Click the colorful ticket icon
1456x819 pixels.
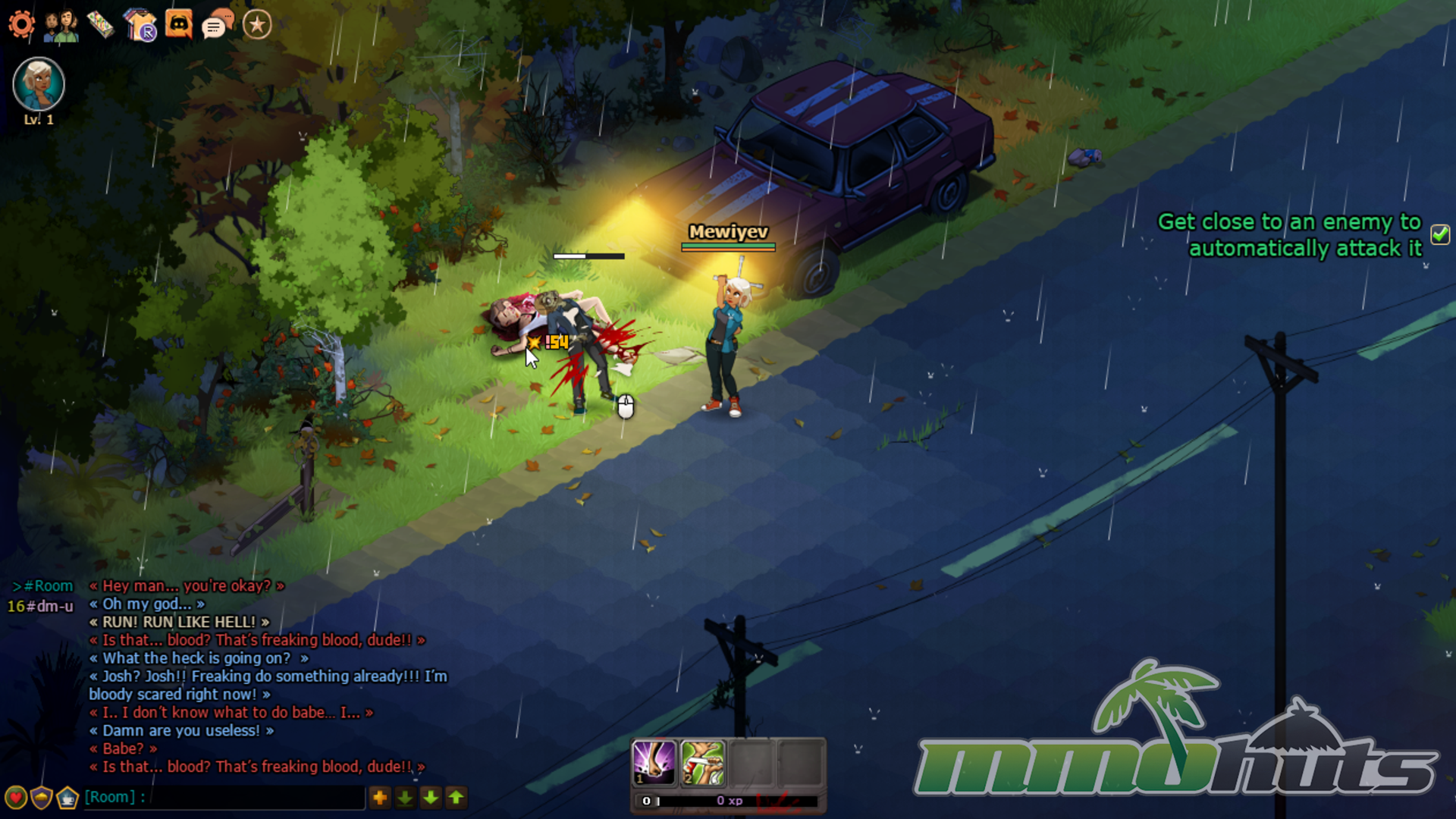[x=100, y=25]
